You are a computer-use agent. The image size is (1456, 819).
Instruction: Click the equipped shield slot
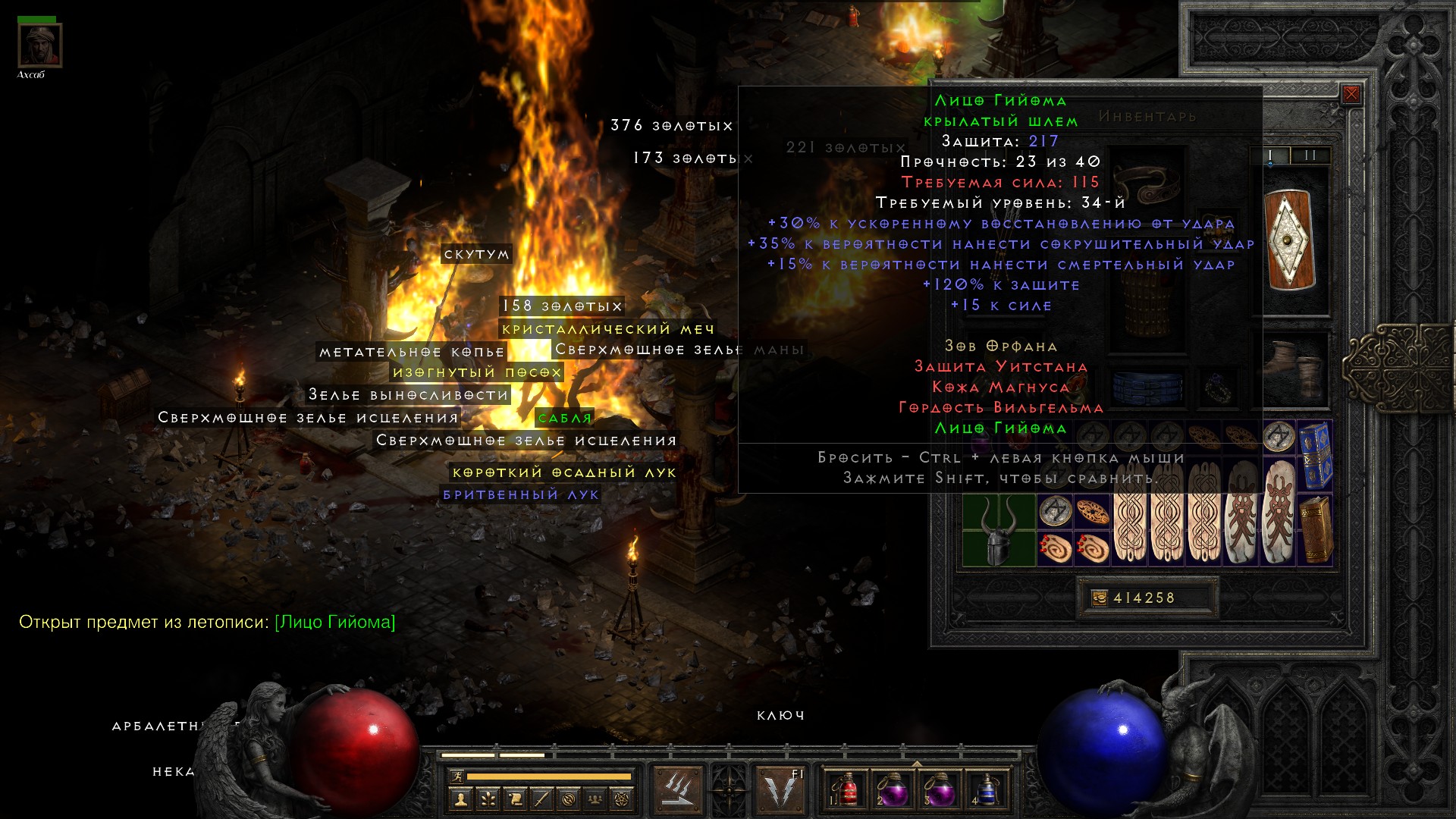pyautogui.click(x=1291, y=240)
